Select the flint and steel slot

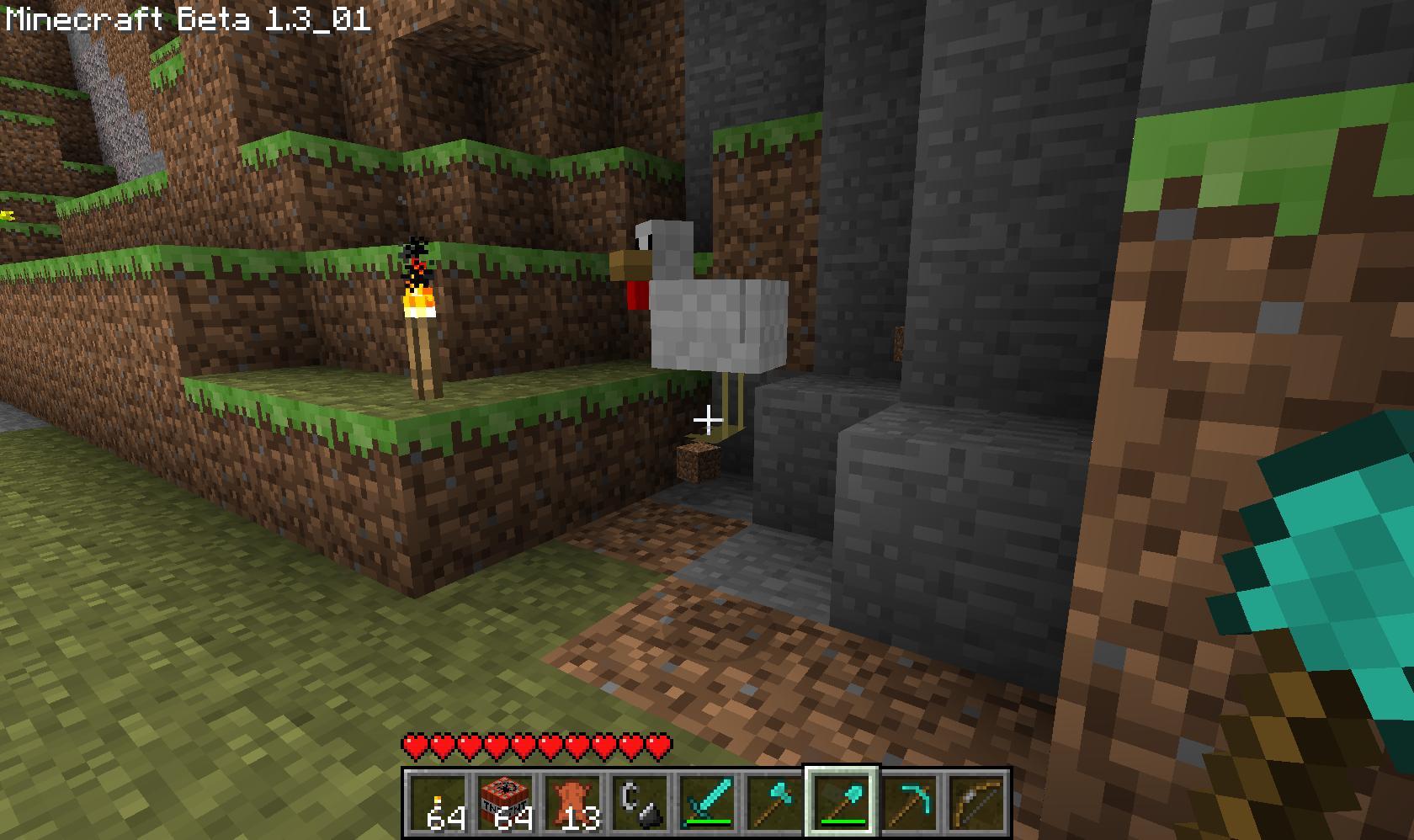tap(640, 803)
